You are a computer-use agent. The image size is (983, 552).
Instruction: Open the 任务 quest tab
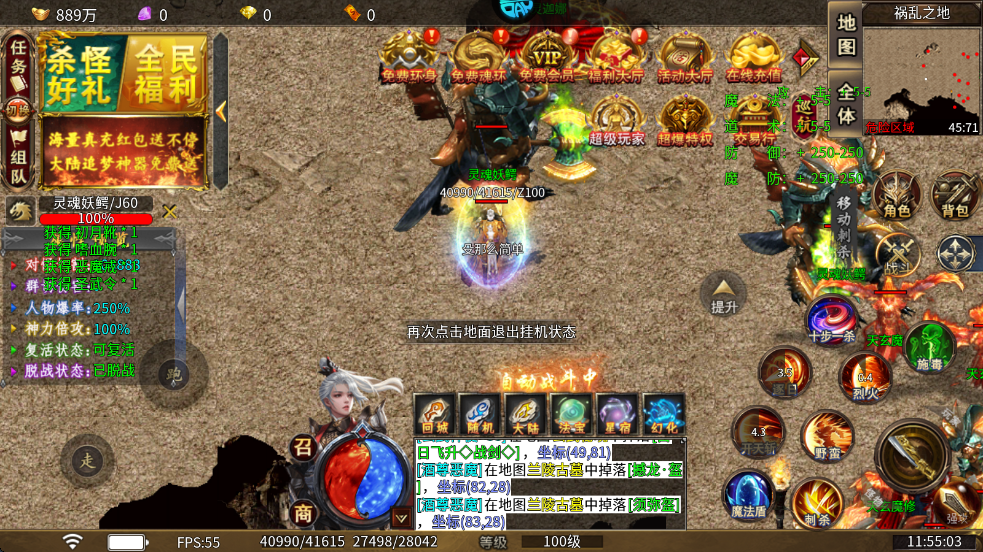pos(18,63)
